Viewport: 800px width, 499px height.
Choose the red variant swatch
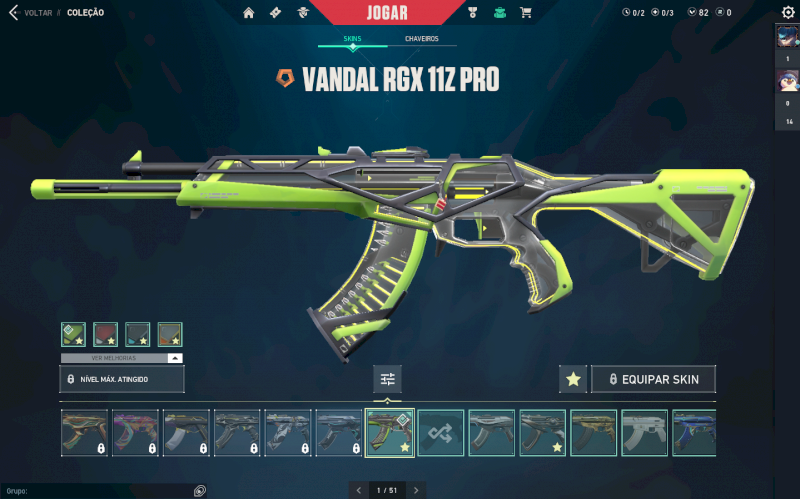click(x=105, y=334)
